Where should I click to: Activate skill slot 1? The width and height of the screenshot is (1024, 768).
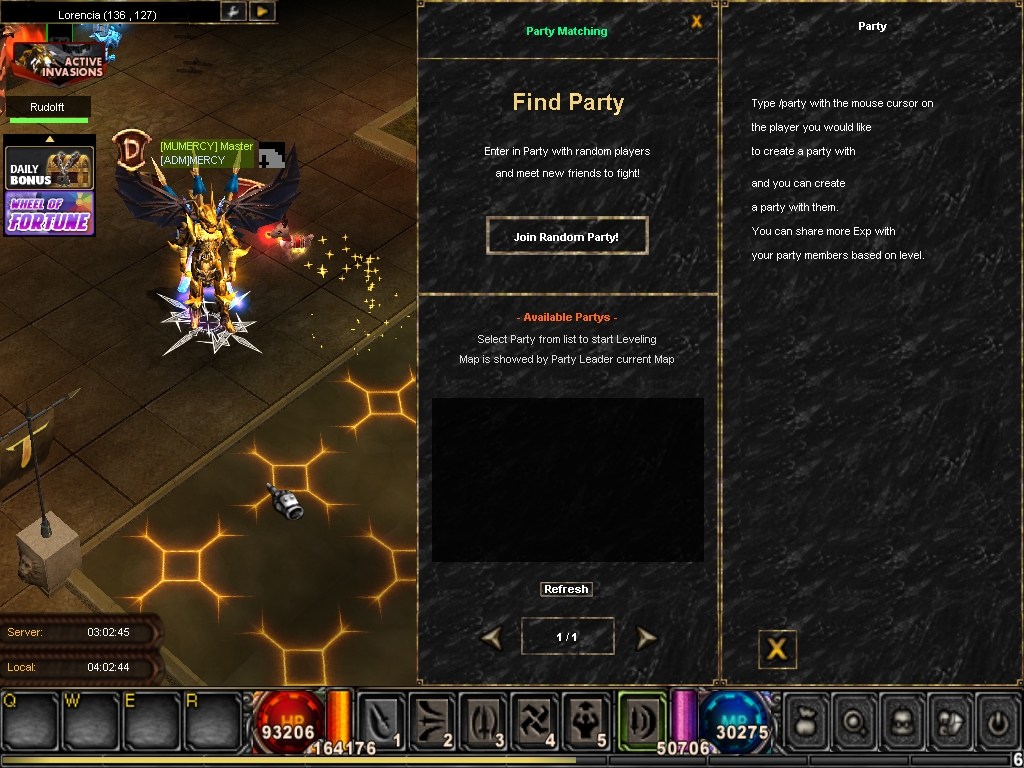tap(383, 720)
